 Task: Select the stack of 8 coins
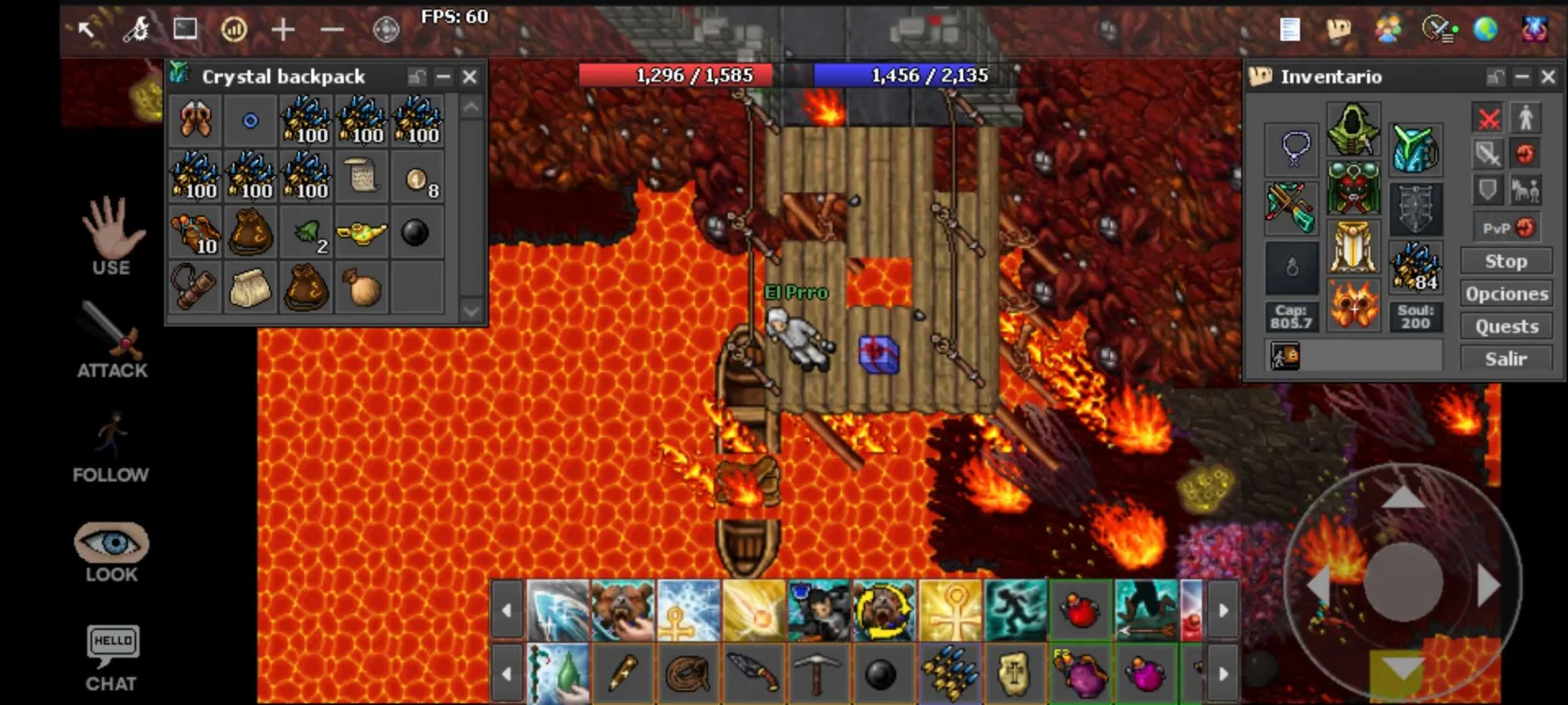click(x=417, y=178)
